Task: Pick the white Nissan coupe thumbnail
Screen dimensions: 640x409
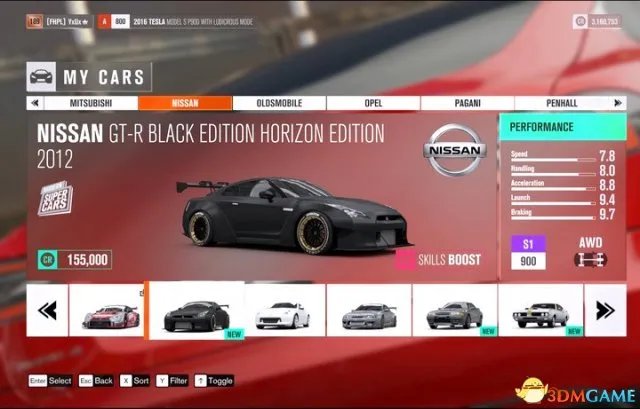Action: (x=282, y=311)
